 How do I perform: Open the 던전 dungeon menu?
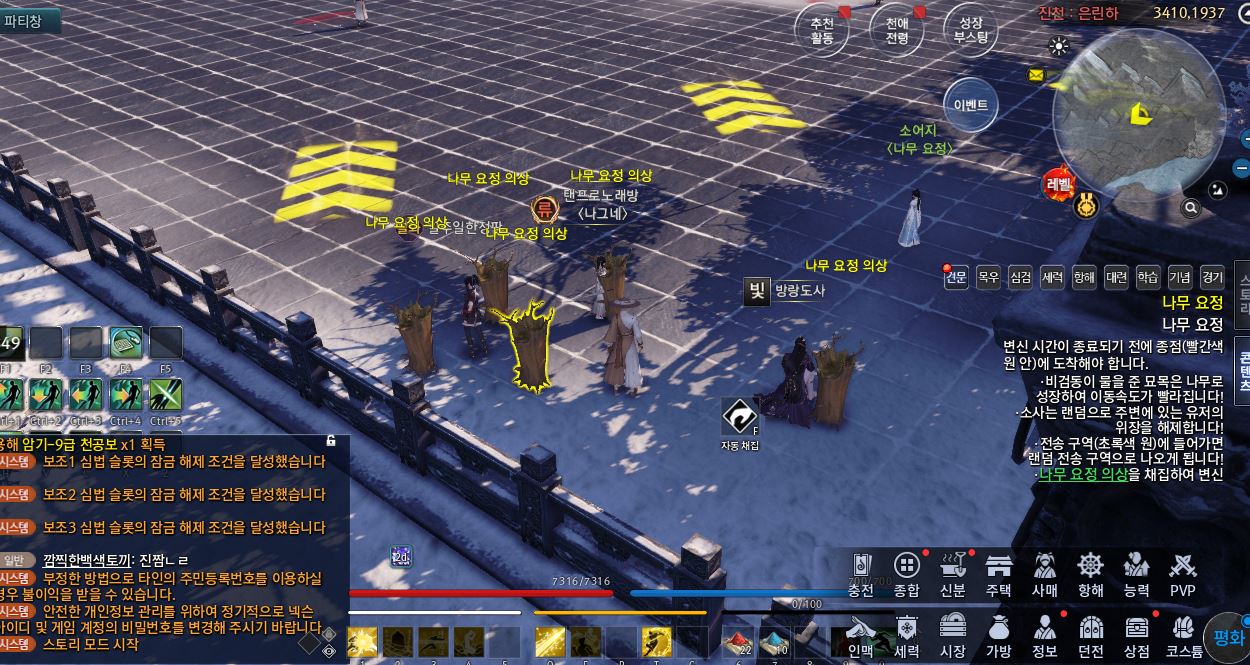(x=1091, y=635)
